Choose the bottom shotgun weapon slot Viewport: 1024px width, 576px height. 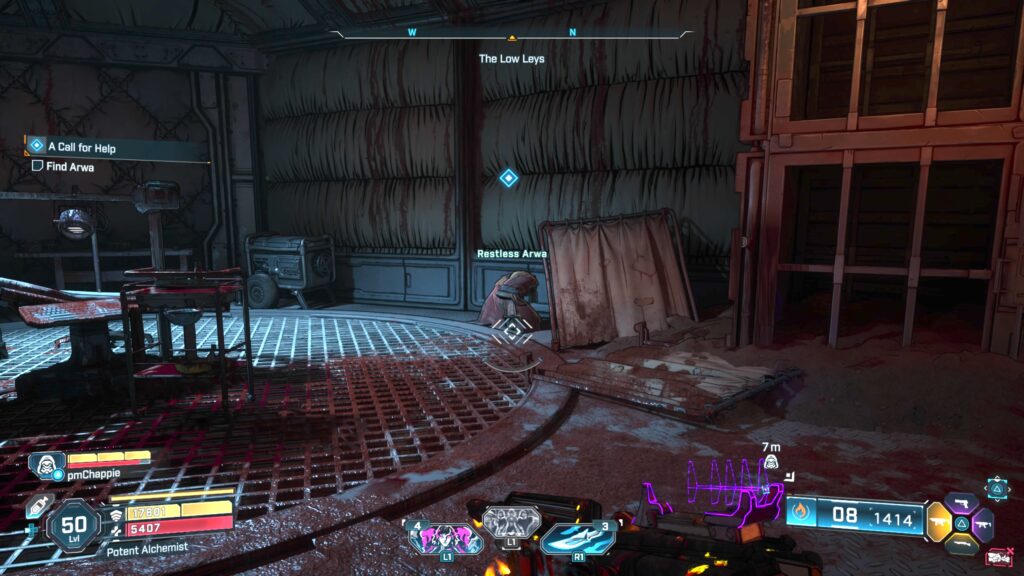click(x=961, y=543)
